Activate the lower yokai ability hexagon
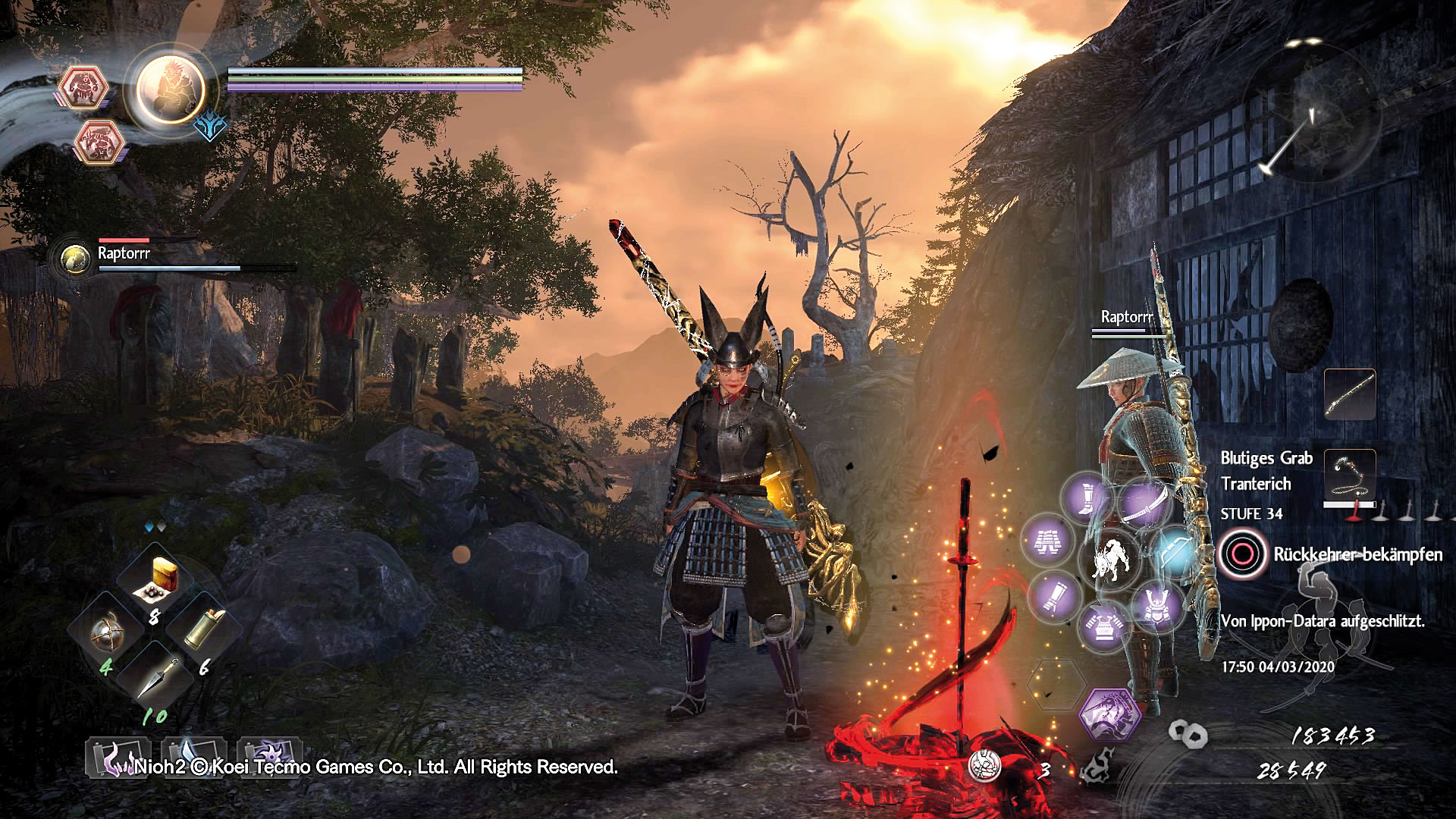Image resolution: width=1456 pixels, height=819 pixels. point(99,142)
